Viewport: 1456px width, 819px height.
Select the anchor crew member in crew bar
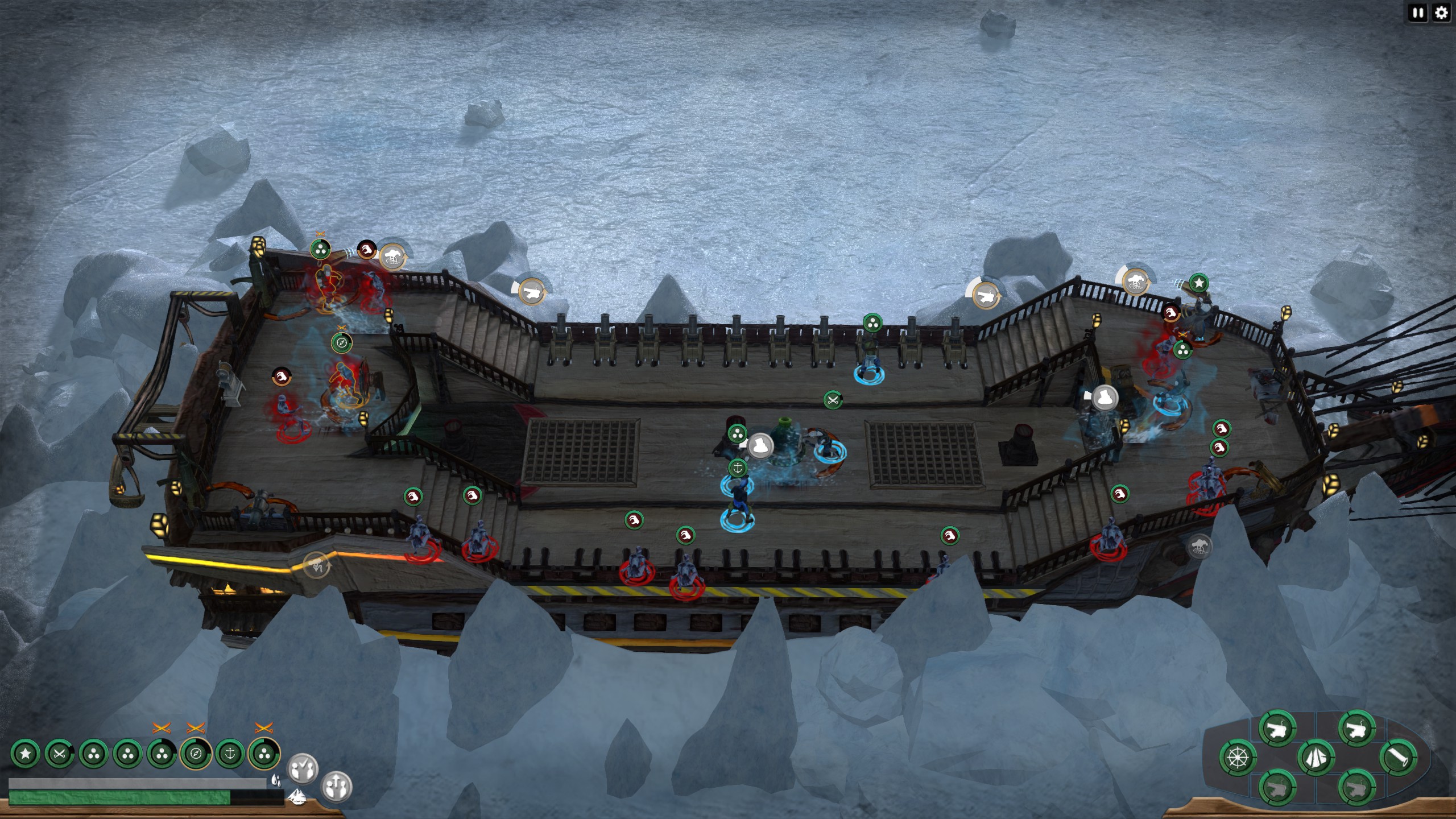click(230, 754)
